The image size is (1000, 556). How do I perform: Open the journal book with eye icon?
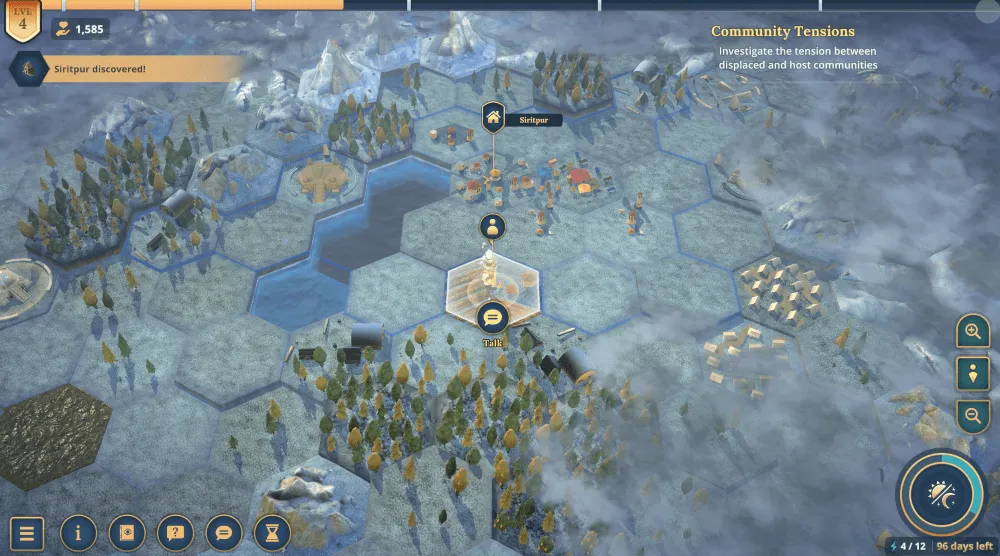pos(127,533)
